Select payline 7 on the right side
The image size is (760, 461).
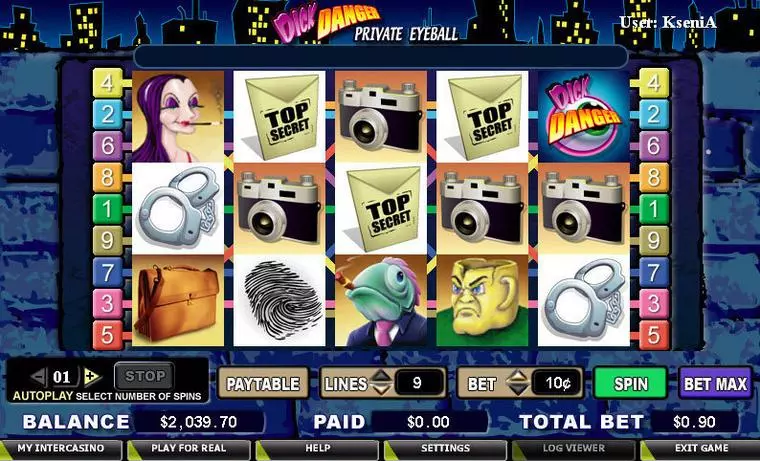coord(653,271)
